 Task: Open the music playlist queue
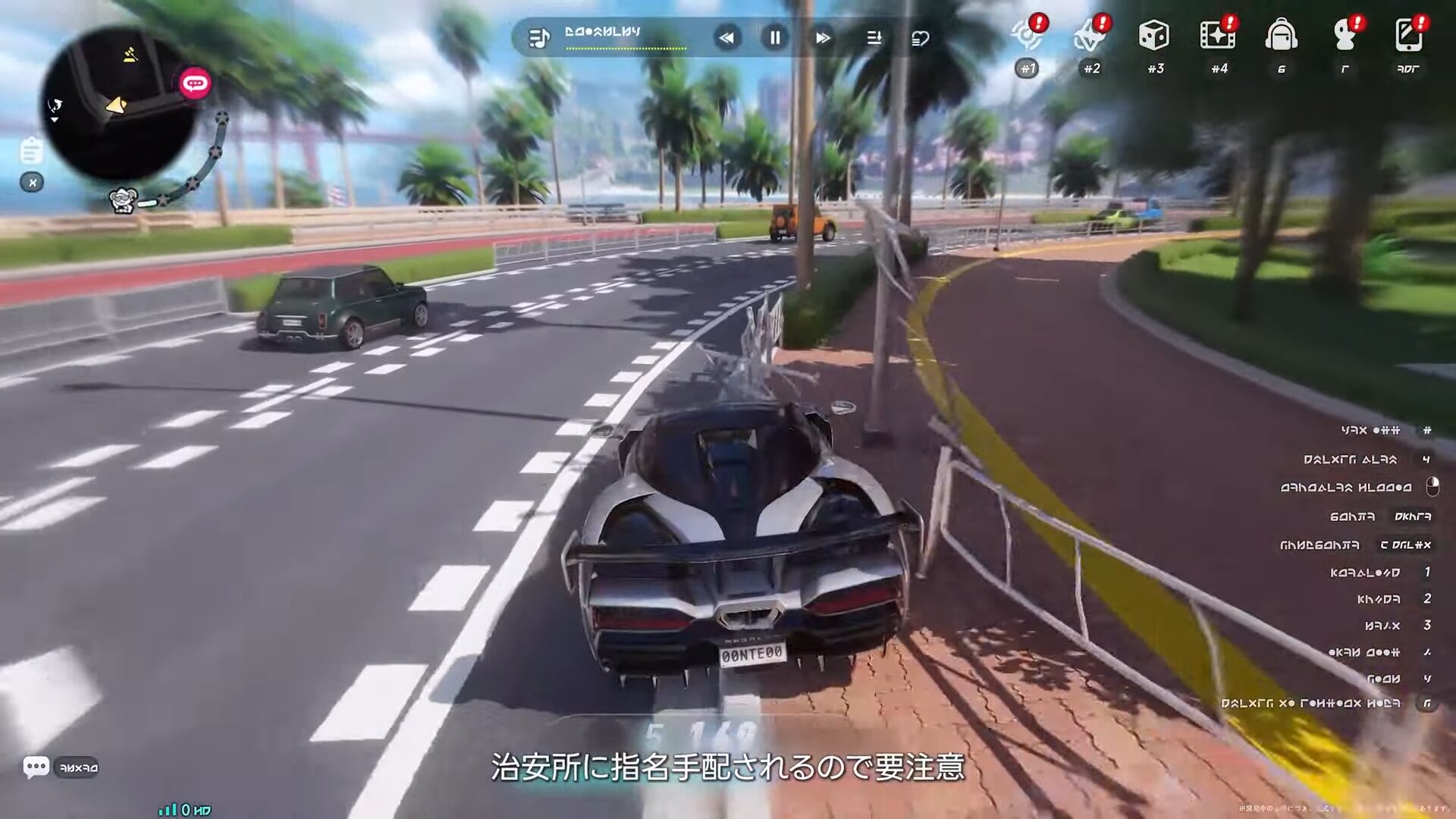coord(874,37)
